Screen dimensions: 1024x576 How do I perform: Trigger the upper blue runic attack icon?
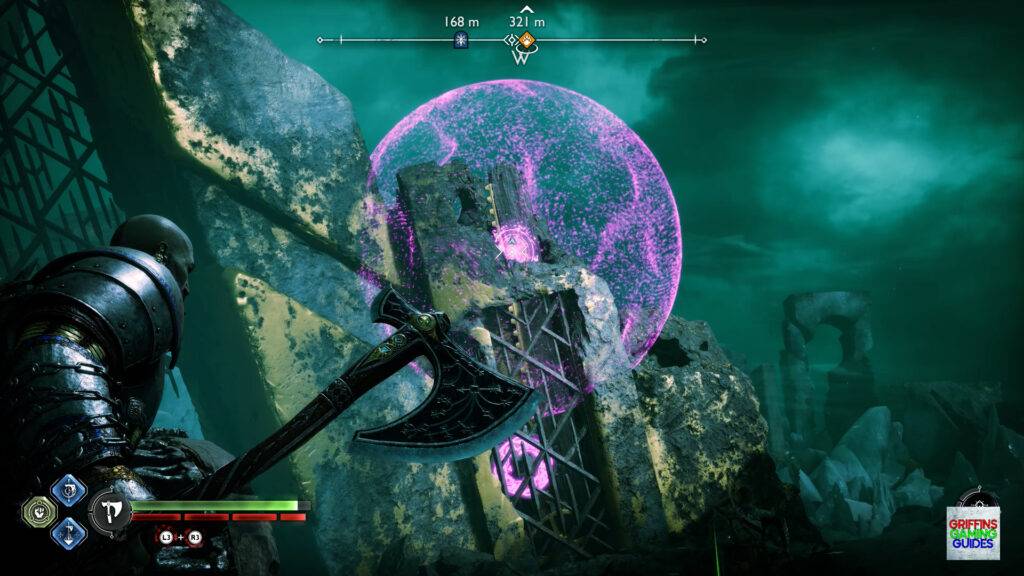click(70, 490)
